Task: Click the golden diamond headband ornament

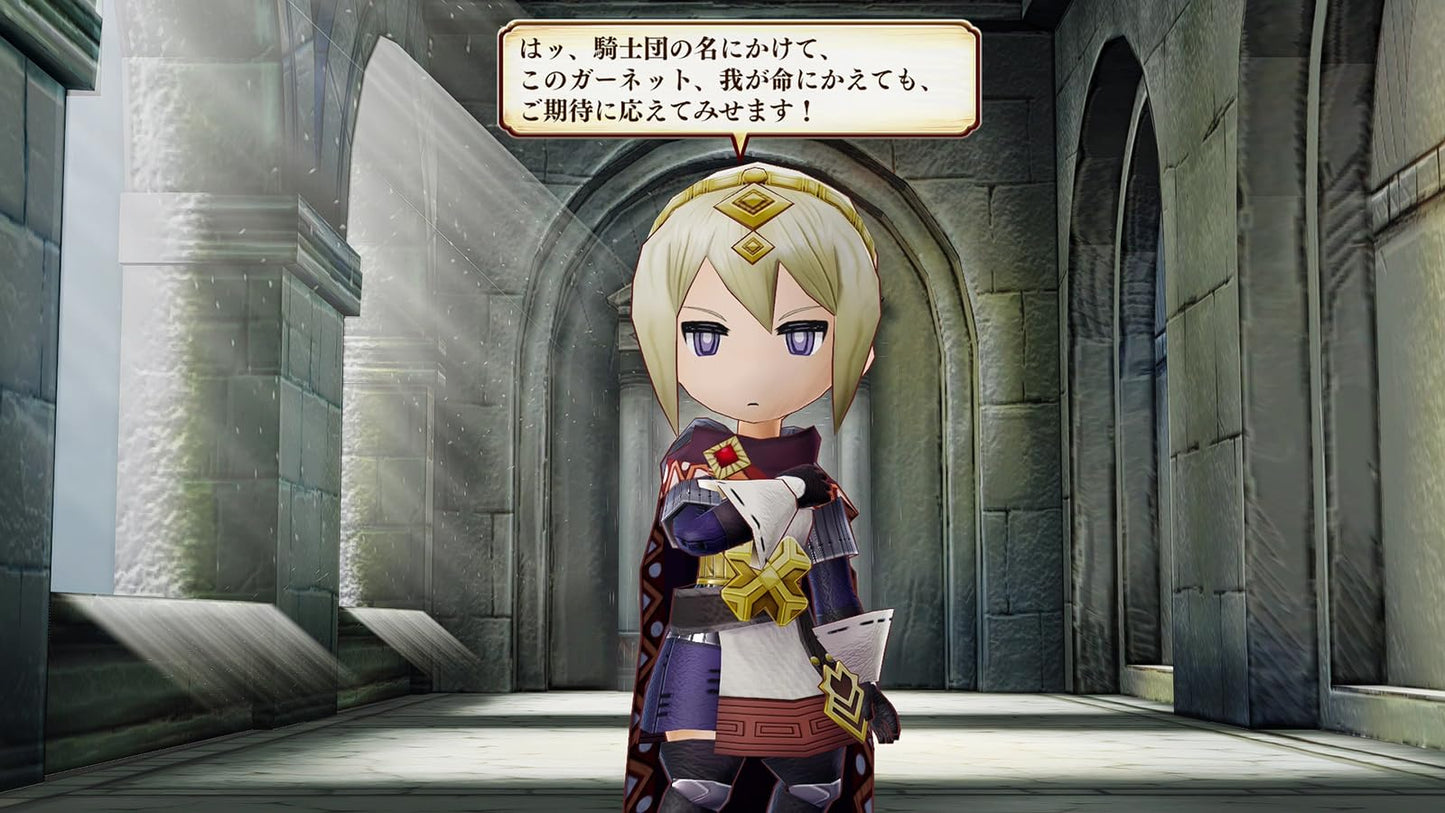Action: 751,204
